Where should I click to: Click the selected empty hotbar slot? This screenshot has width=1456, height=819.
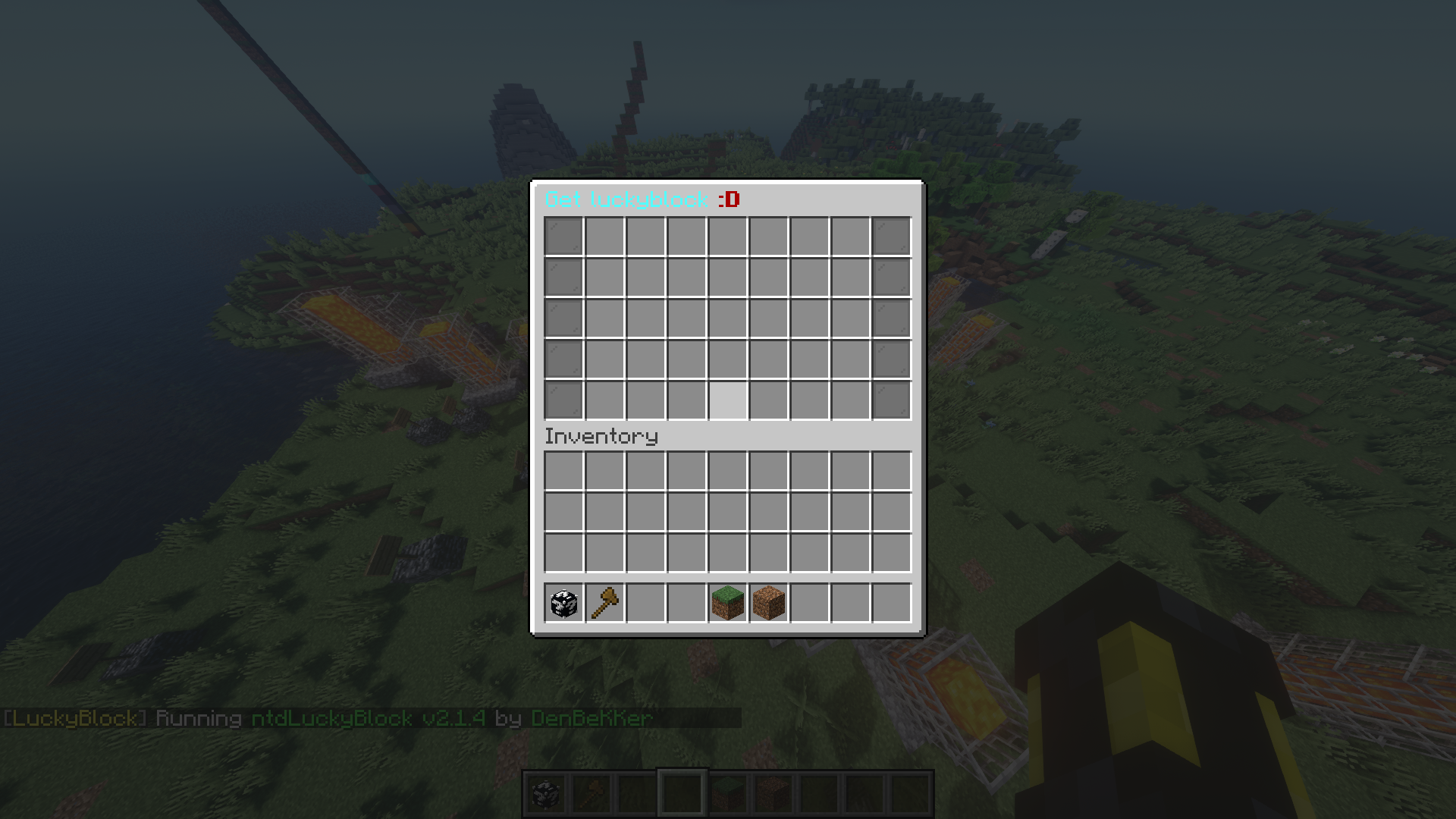tap(683, 792)
